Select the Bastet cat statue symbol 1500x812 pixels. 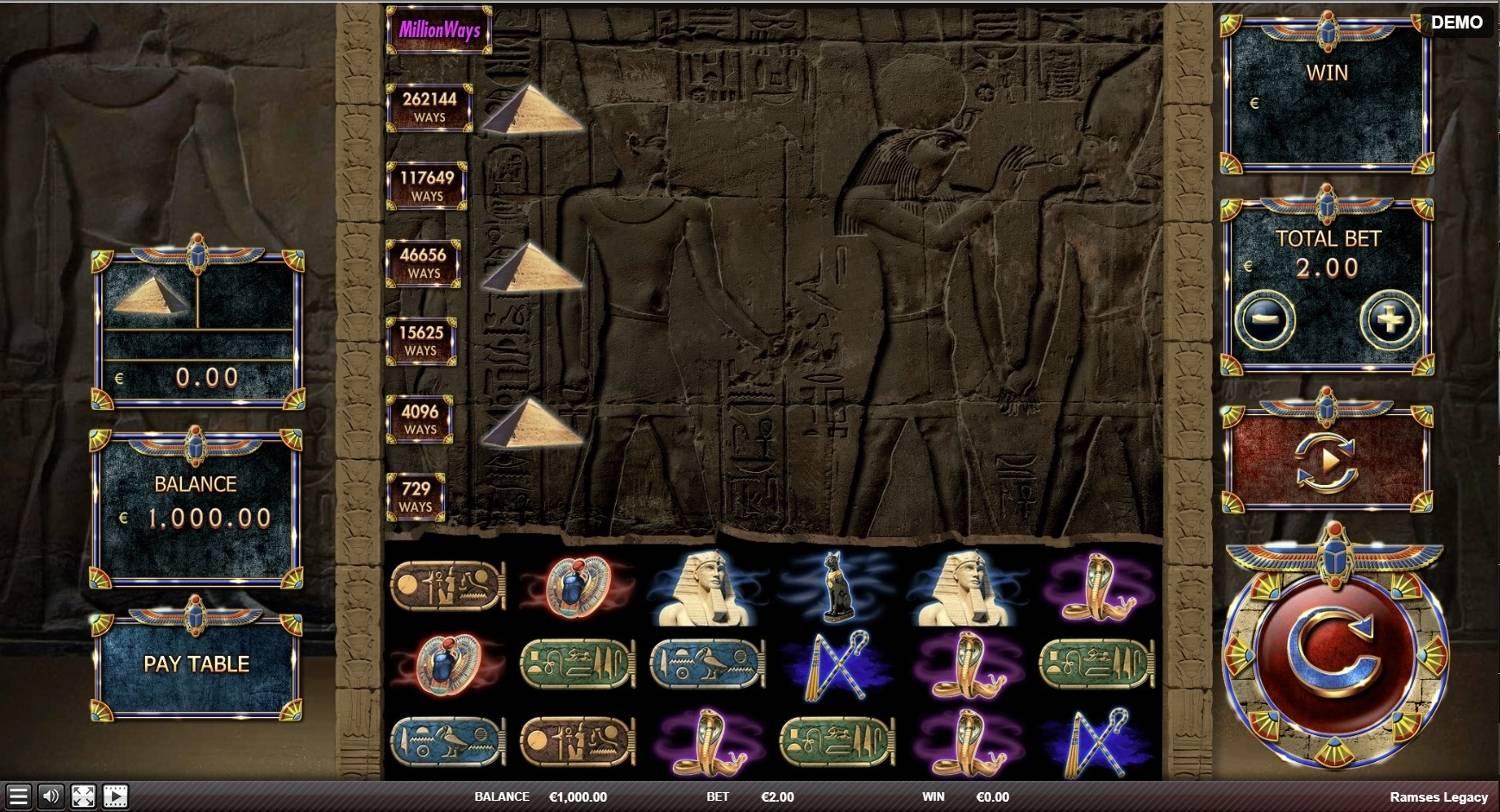tap(837, 584)
